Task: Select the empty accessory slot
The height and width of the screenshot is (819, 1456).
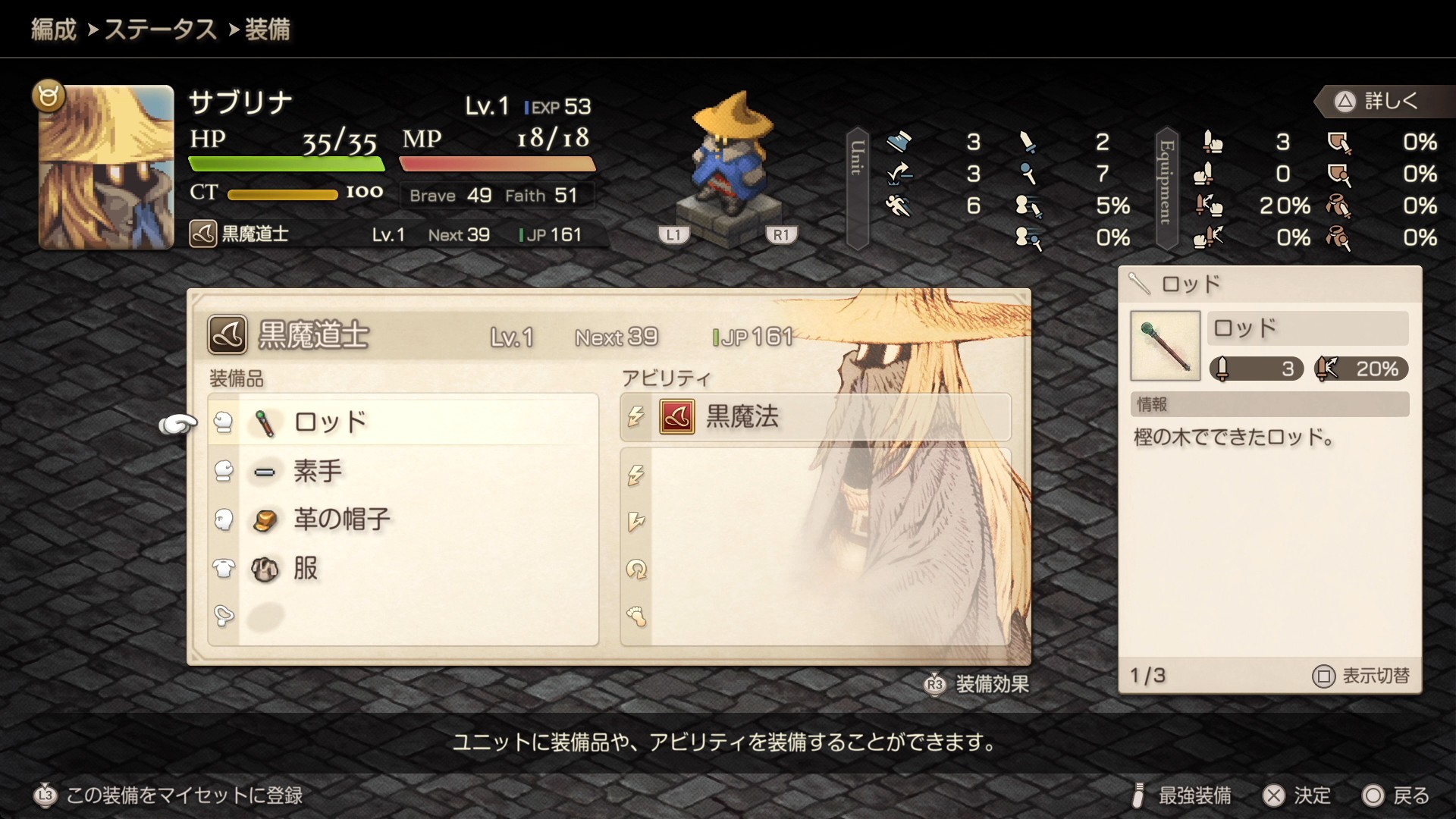Action: [x=403, y=617]
